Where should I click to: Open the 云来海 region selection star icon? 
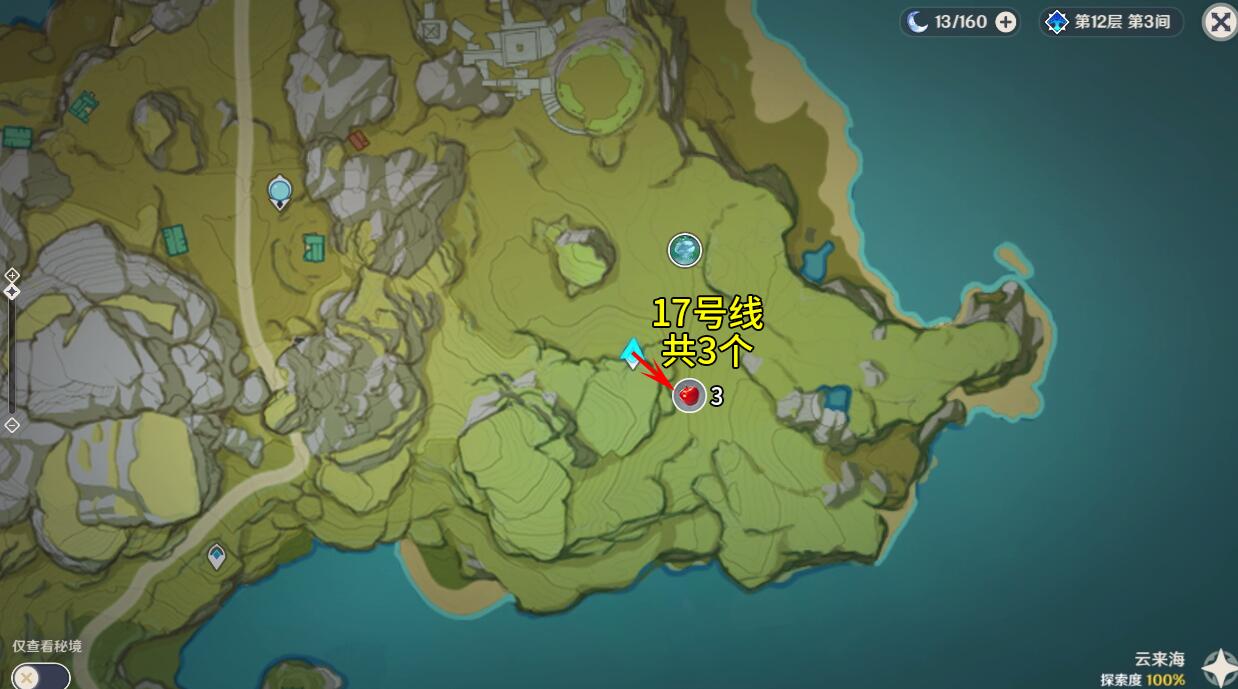(1219, 668)
